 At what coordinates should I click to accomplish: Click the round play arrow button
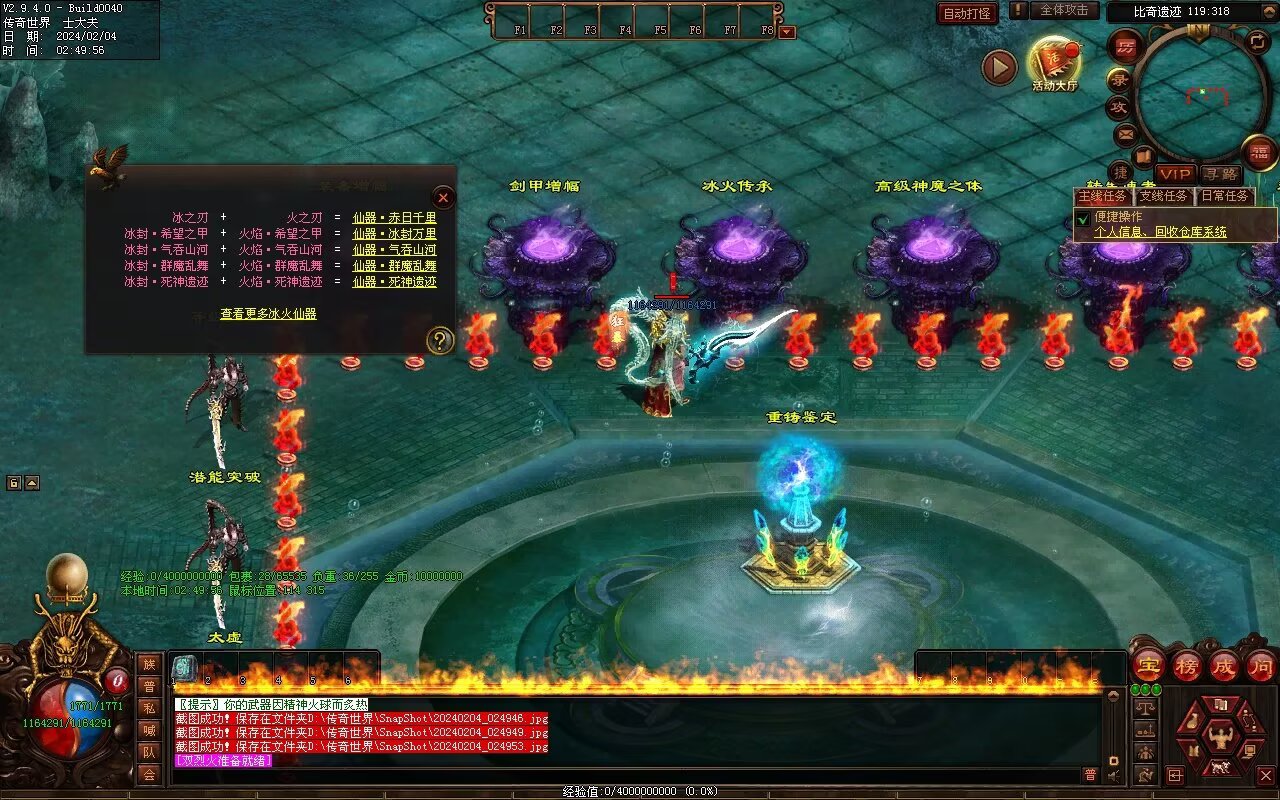(999, 67)
